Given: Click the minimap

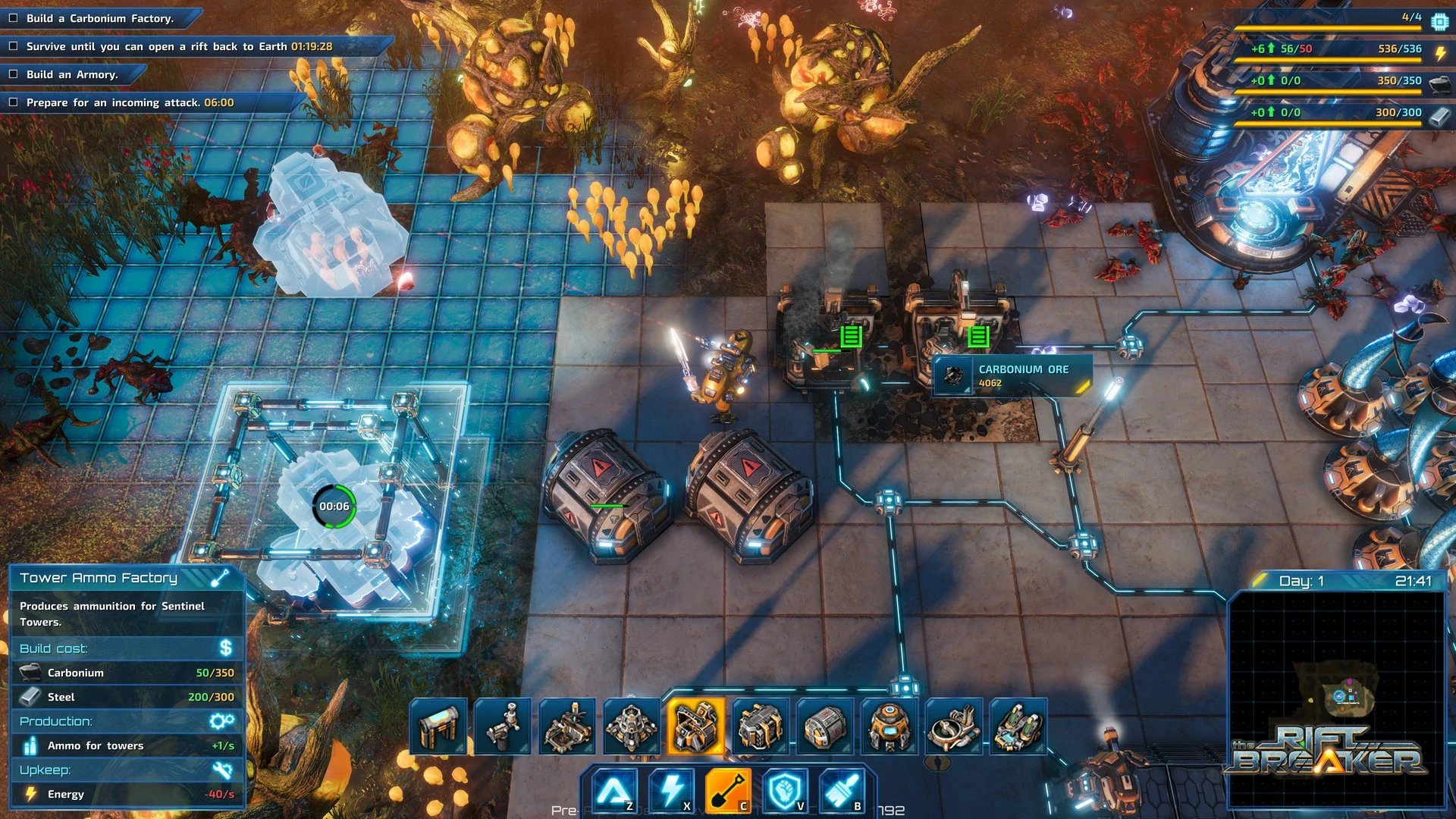Looking at the screenshot, I should coord(1336,698).
